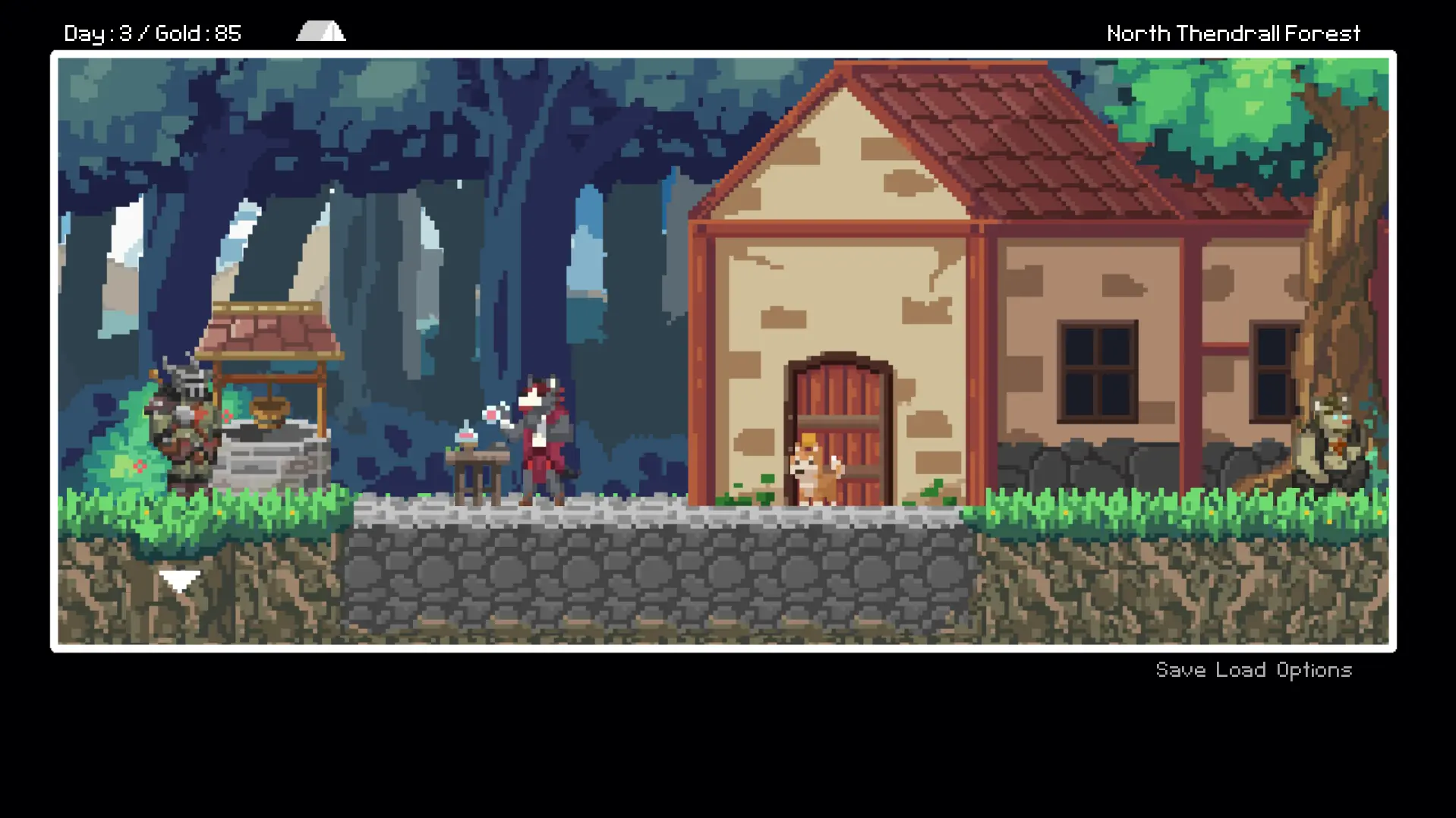Click the white down arrow indicator
This screenshot has width=1456, height=818.
click(180, 581)
